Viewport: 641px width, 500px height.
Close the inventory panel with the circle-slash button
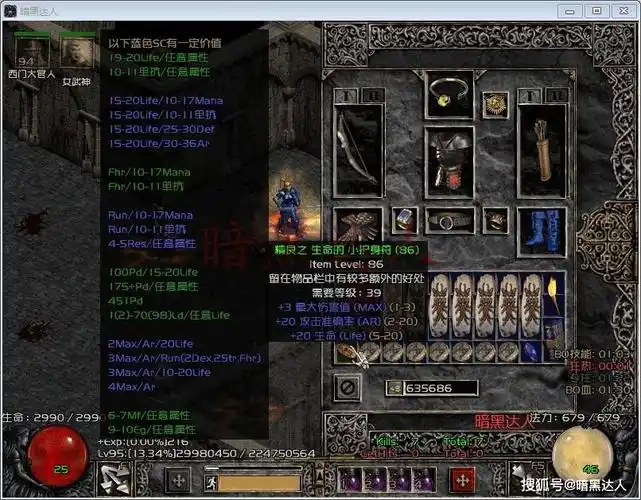tap(347, 386)
